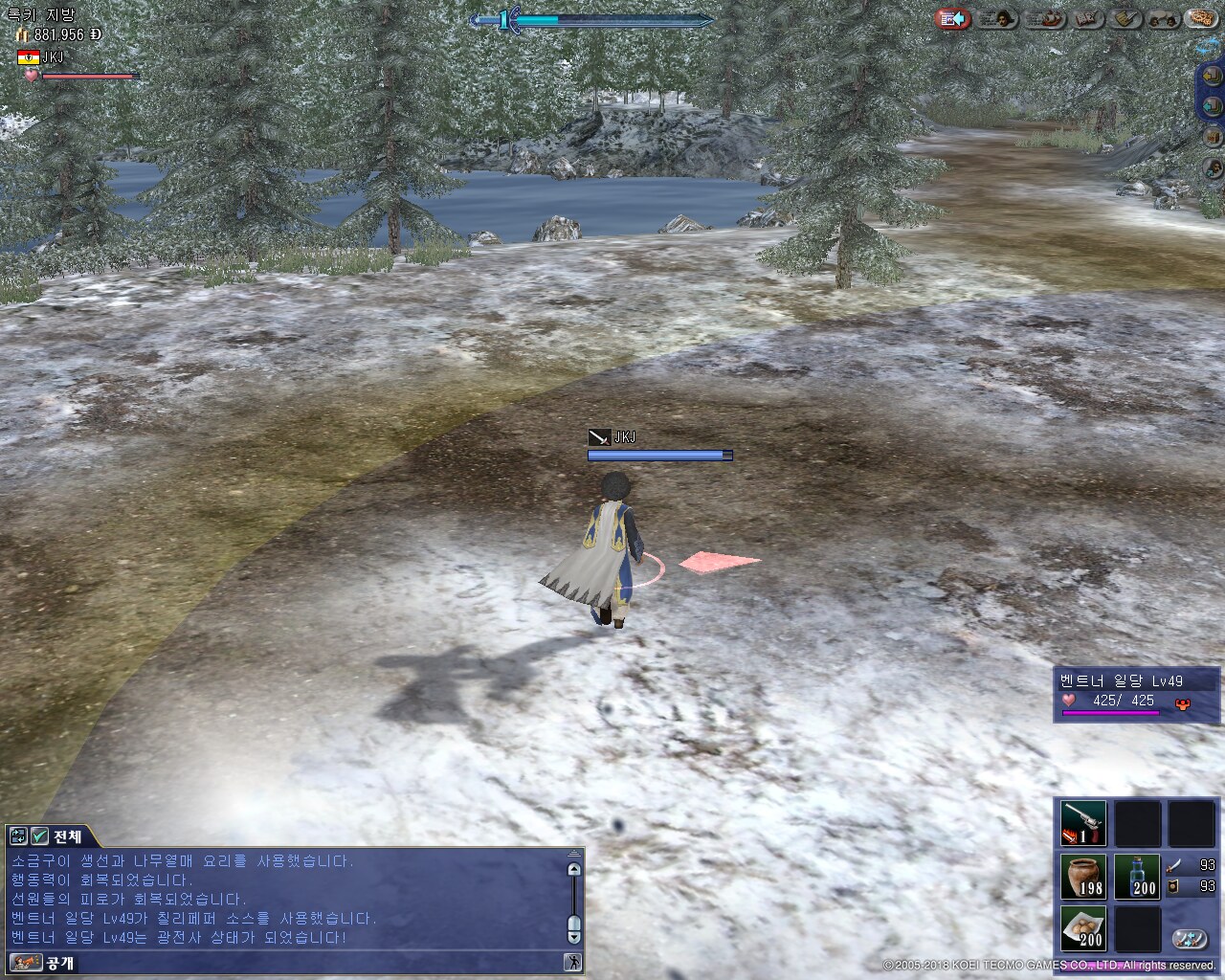Use the revolver pistol slot

click(1083, 823)
